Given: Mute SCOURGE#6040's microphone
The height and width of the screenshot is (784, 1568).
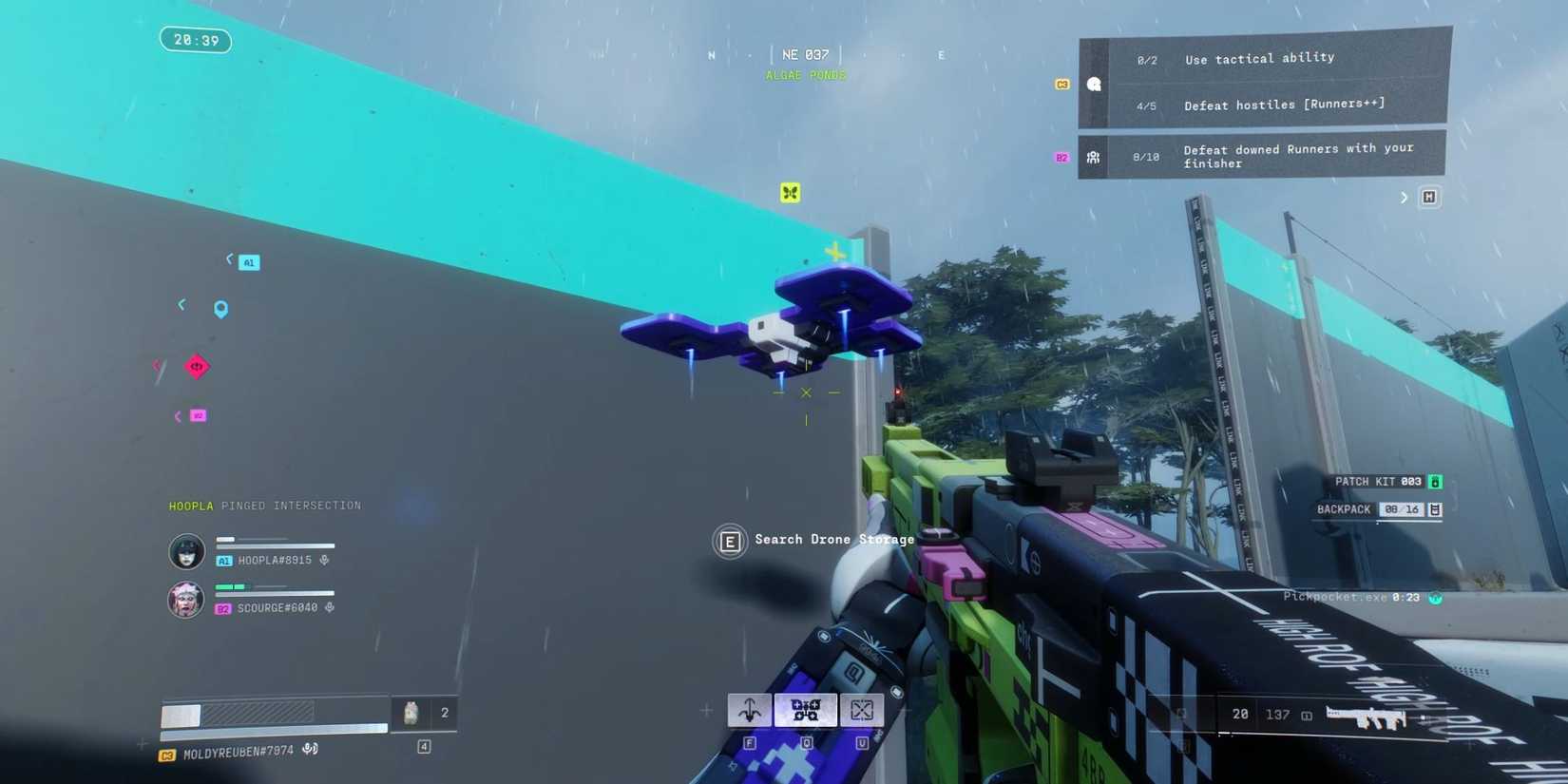Looking at the screenshot, I should pos(329,606).
